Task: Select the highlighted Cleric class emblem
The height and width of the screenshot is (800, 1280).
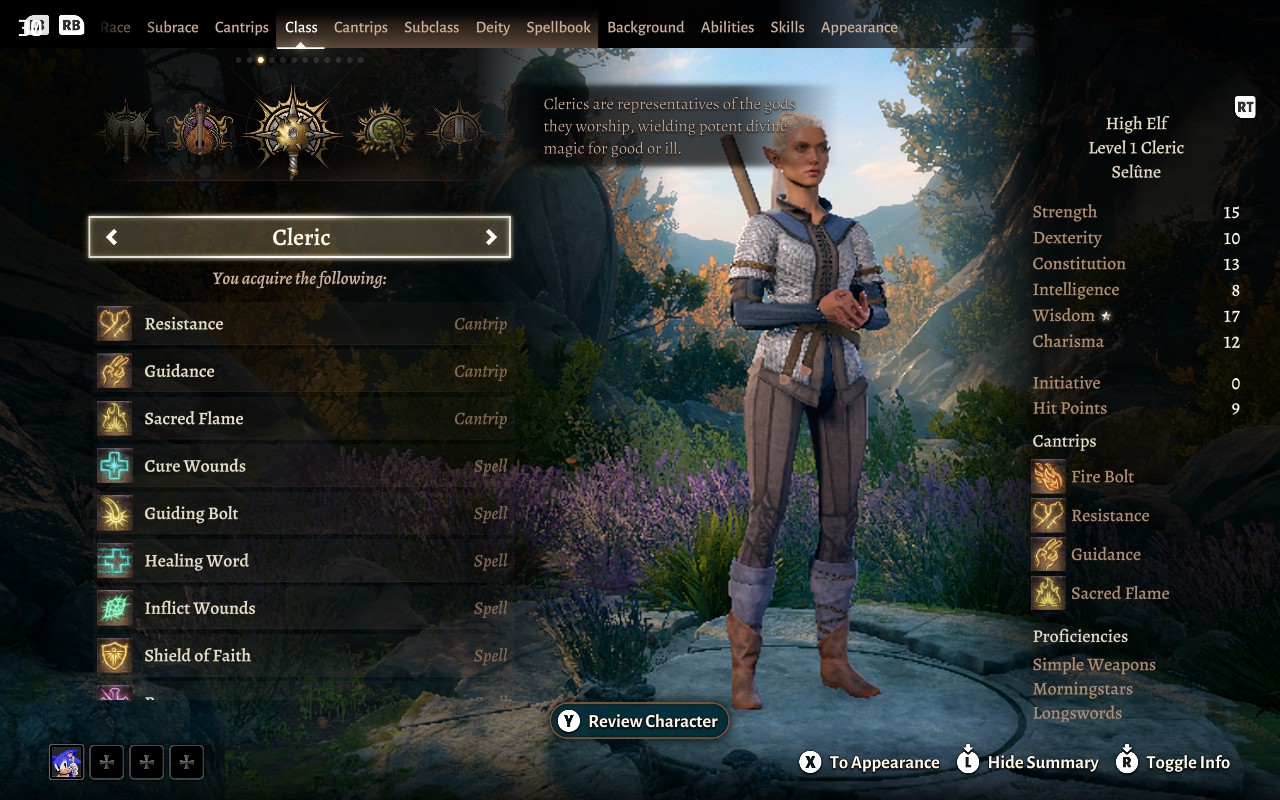Action: tap(291, 133)
